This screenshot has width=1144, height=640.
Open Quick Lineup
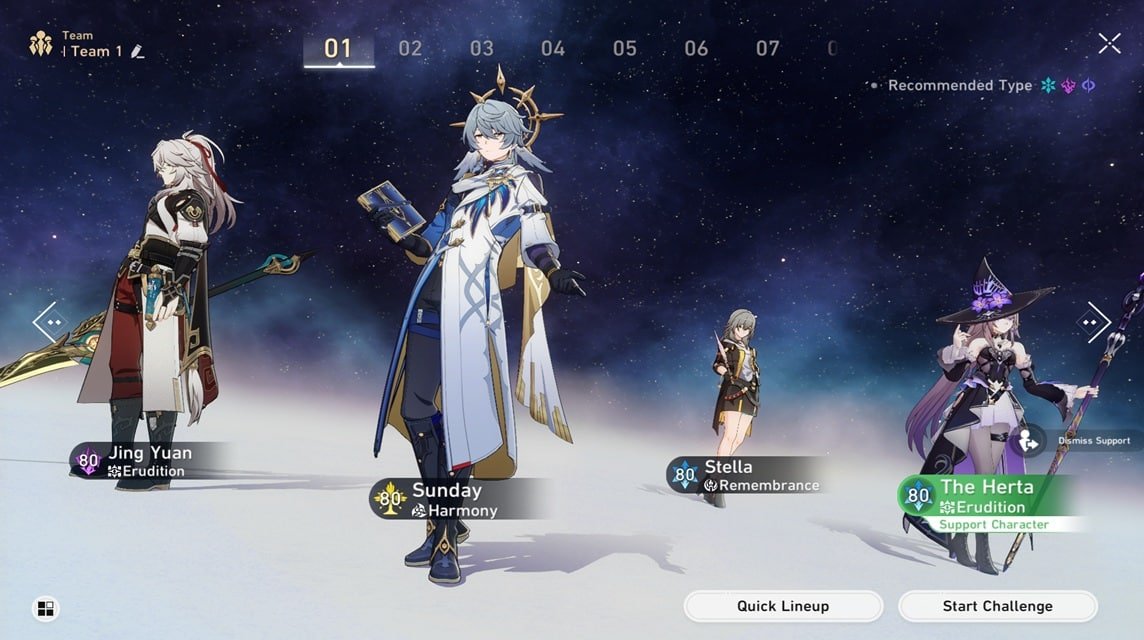click(x=783, y=606)
